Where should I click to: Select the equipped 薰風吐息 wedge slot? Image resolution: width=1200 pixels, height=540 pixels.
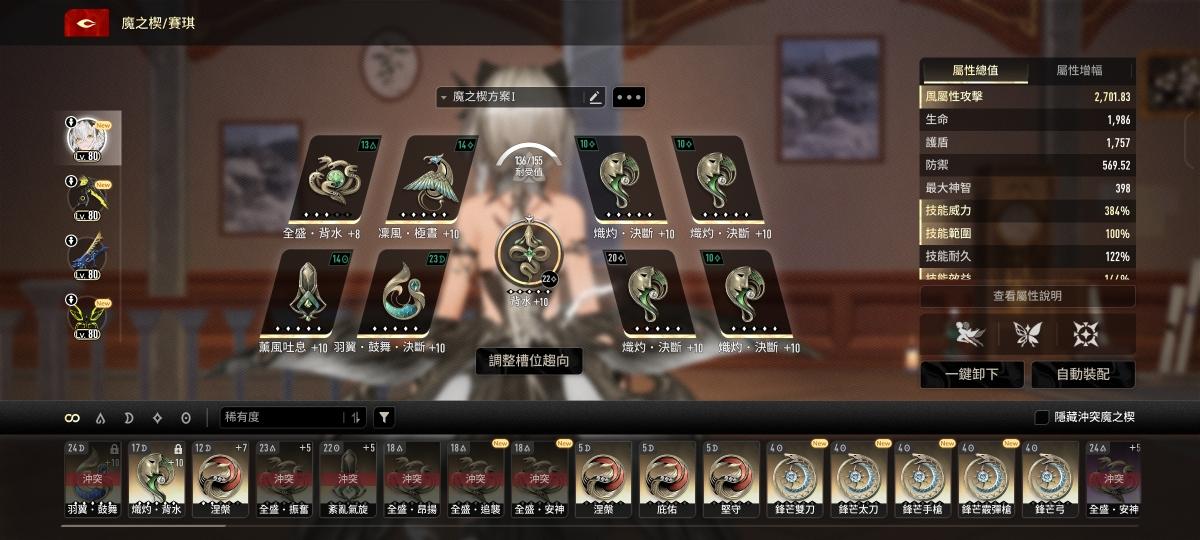(x=303, y=292)
